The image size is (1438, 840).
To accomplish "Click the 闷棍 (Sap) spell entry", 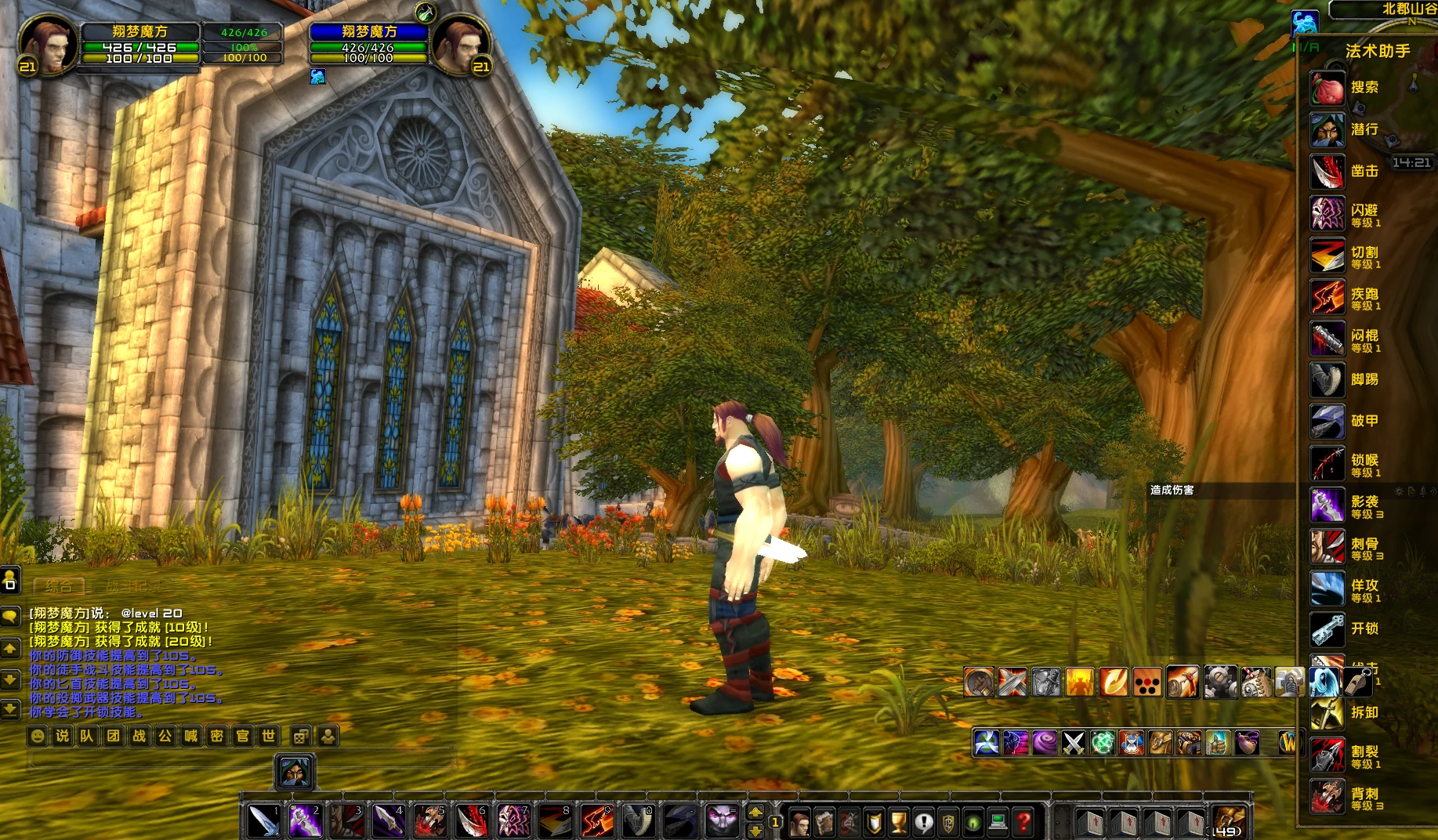I will [x=1328, y=339].
